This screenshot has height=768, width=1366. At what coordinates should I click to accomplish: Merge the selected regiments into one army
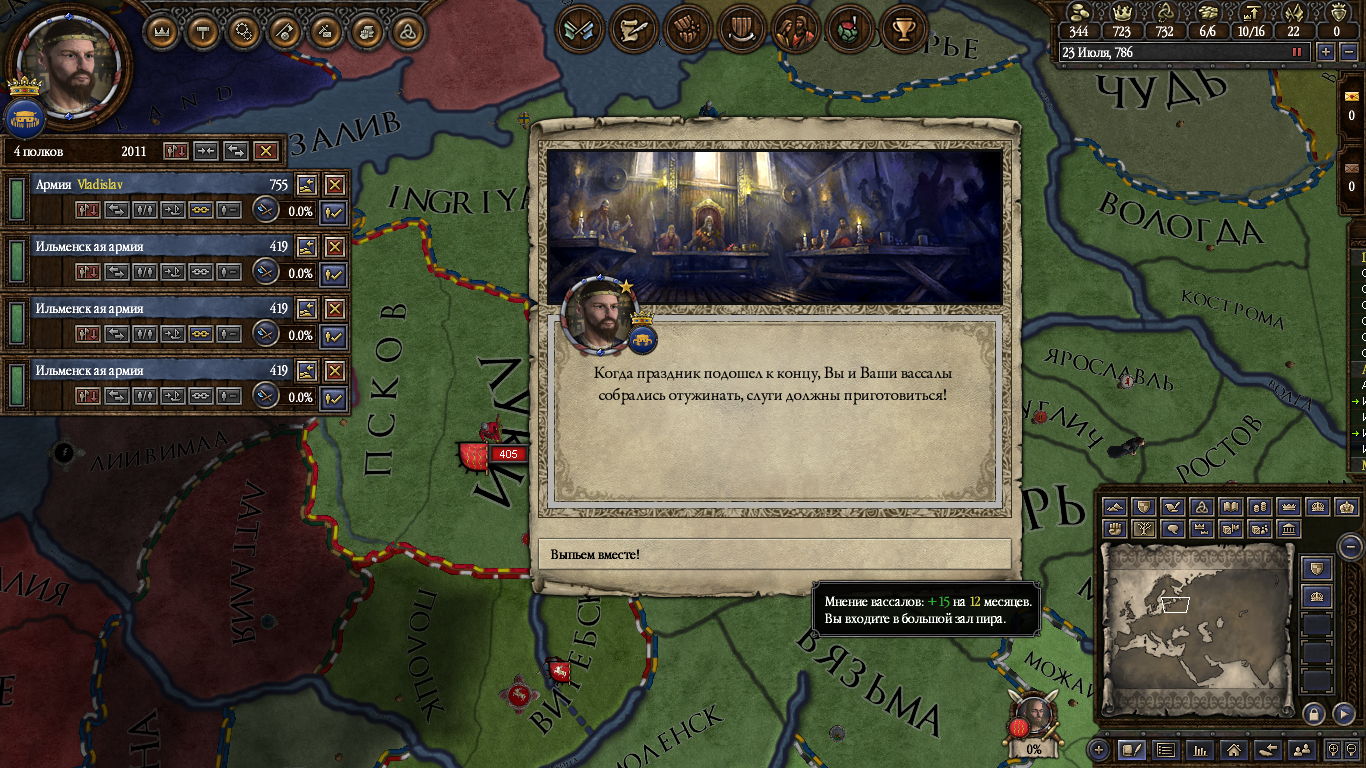coord(206,151)
